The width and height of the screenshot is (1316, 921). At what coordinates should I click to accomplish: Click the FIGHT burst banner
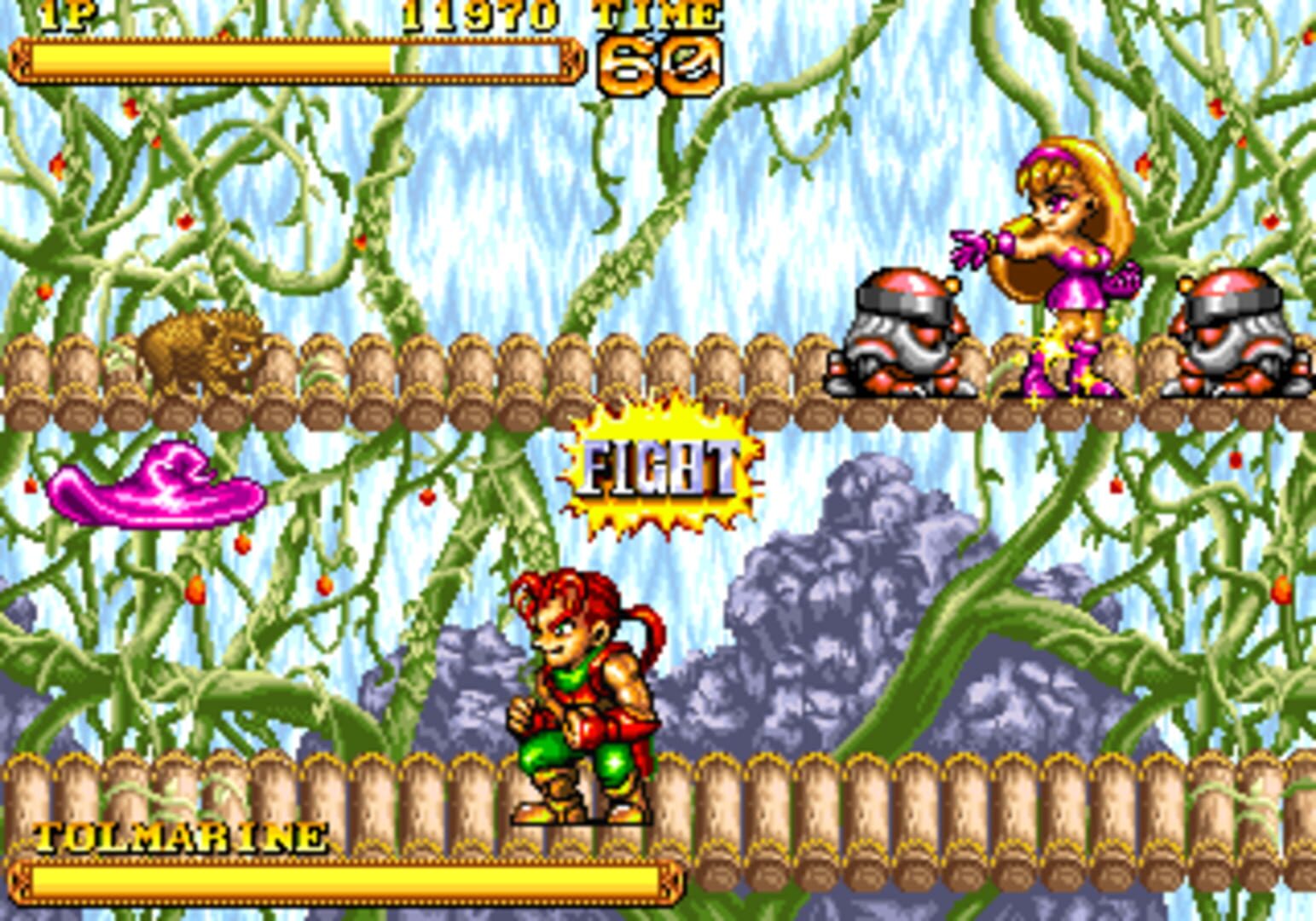(661, 469)
